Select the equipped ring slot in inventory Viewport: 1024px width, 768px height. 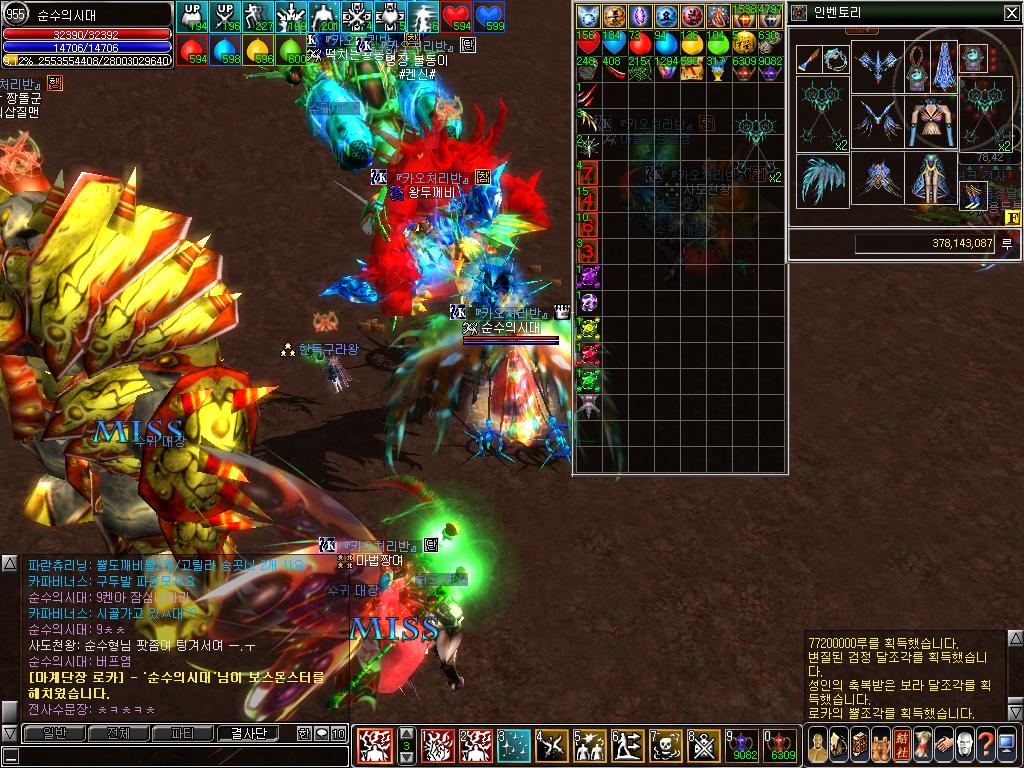pyautogui.click(x=834, y=58)
